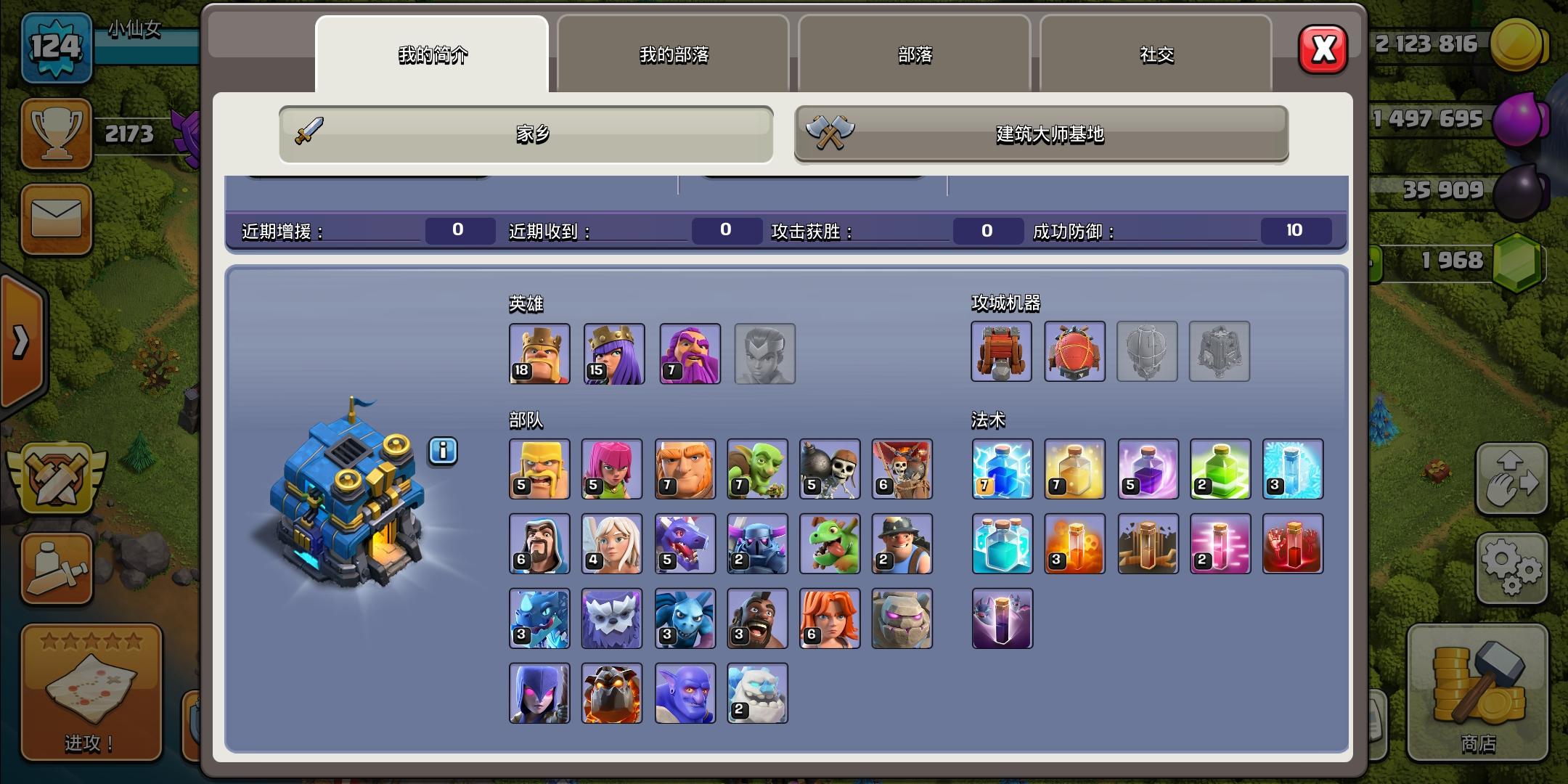
Task: Select the greyed Royal Champion slot
Action: pos(764,354)
